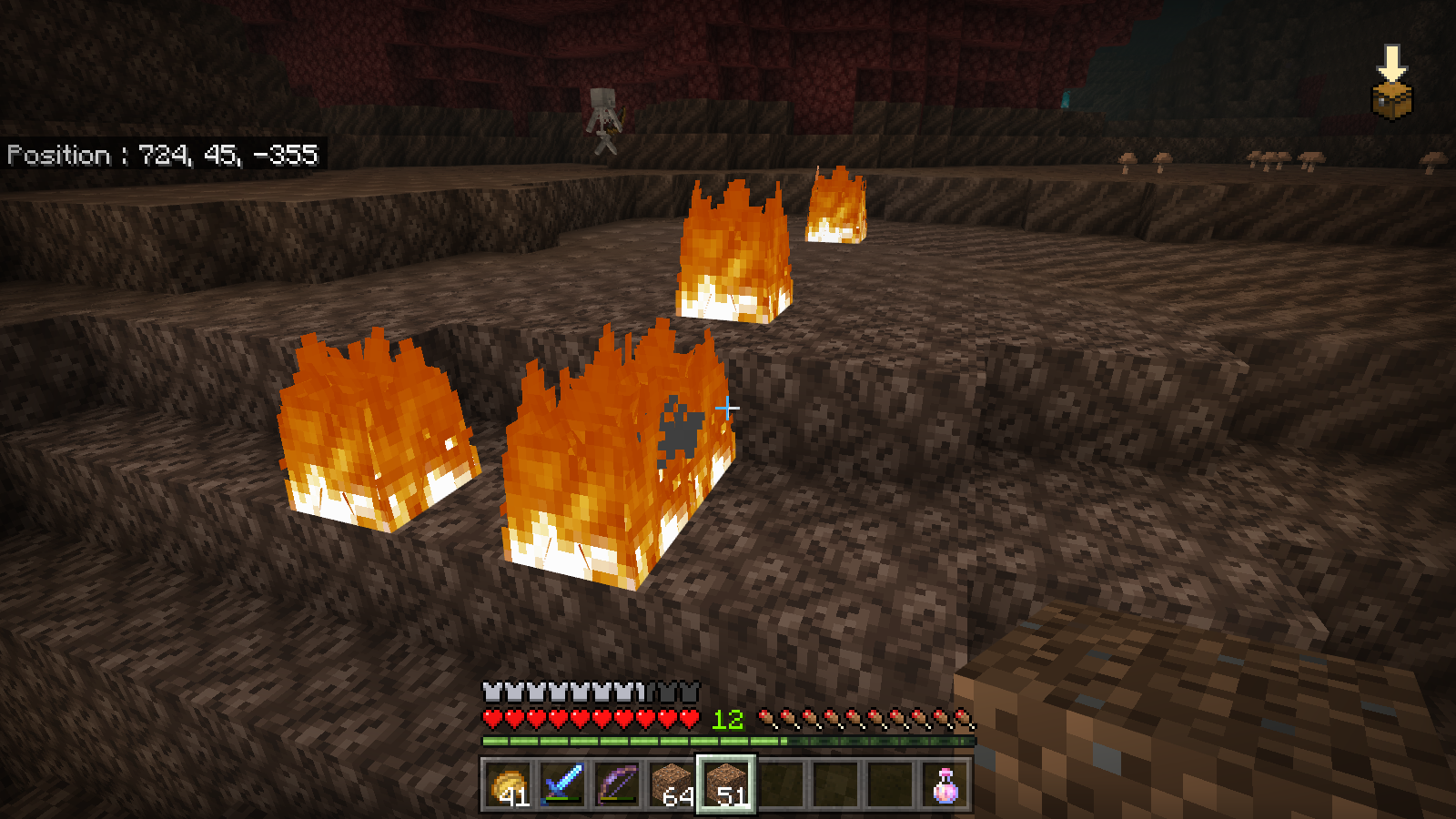Choose the dirt block stack of 64
This screenshot has width=1456, height=819.
(672, 784)
